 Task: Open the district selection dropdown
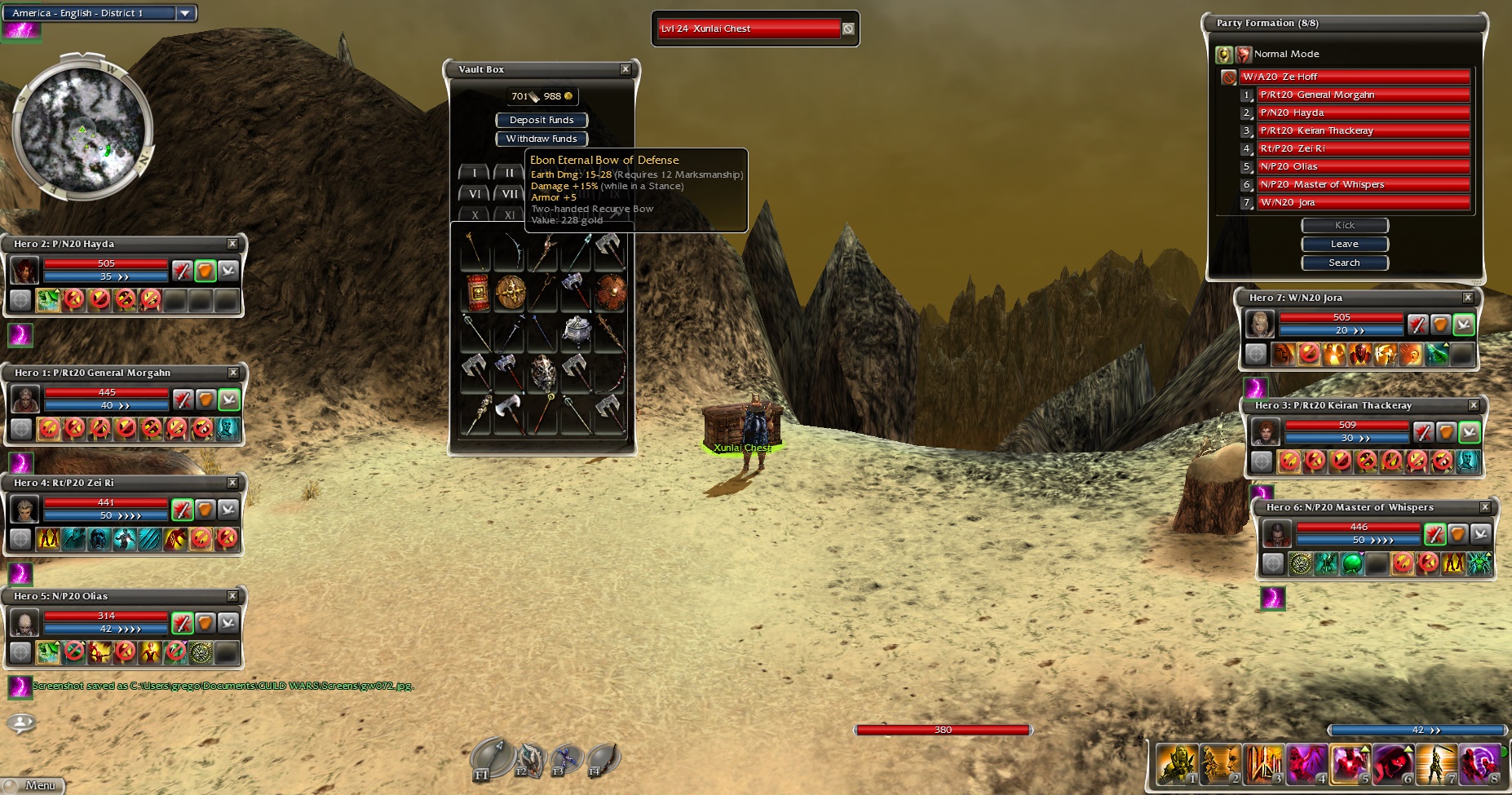[x=185, y=13]
